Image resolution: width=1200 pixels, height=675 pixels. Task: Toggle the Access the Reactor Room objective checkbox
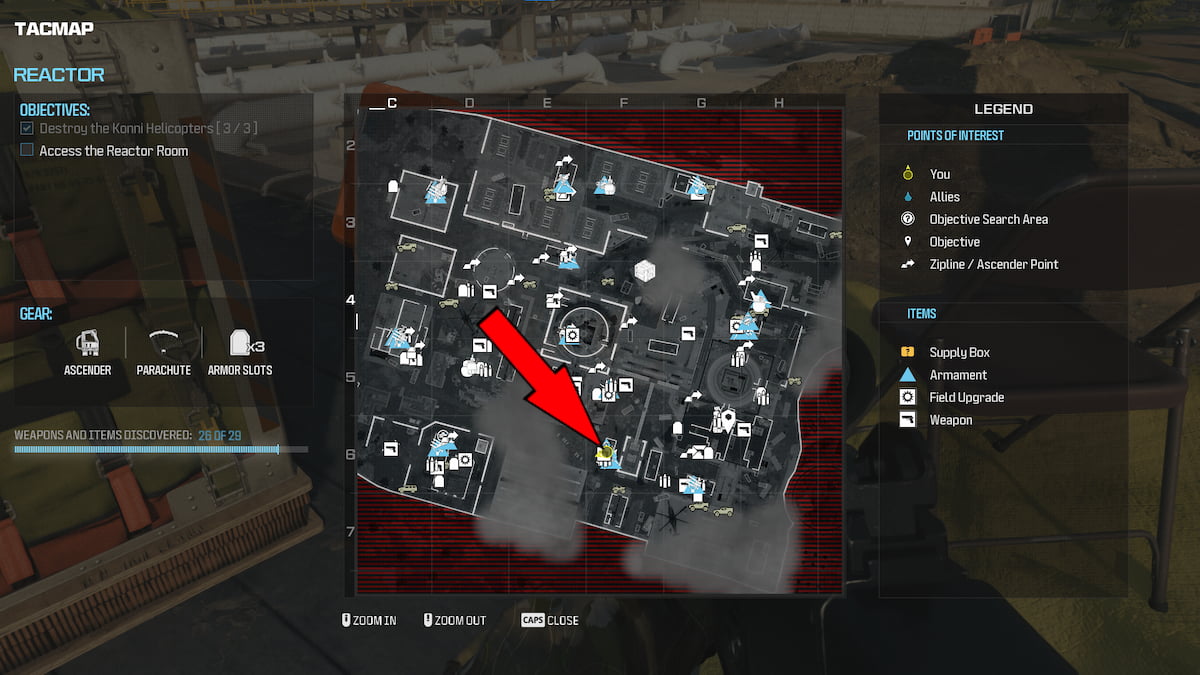click(x=27, y=151)
